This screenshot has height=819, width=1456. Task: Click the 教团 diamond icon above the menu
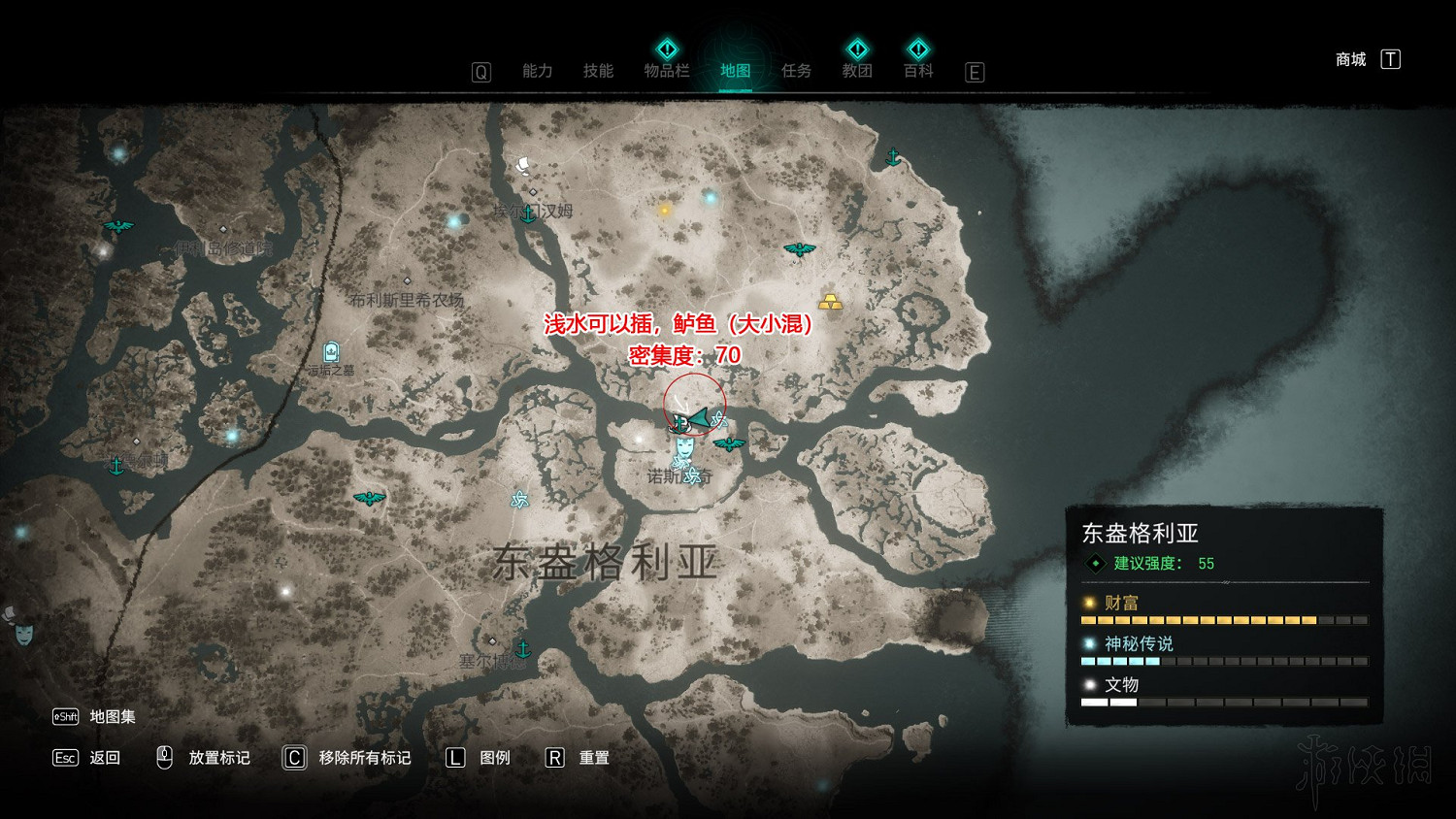[x=857, y=49]
